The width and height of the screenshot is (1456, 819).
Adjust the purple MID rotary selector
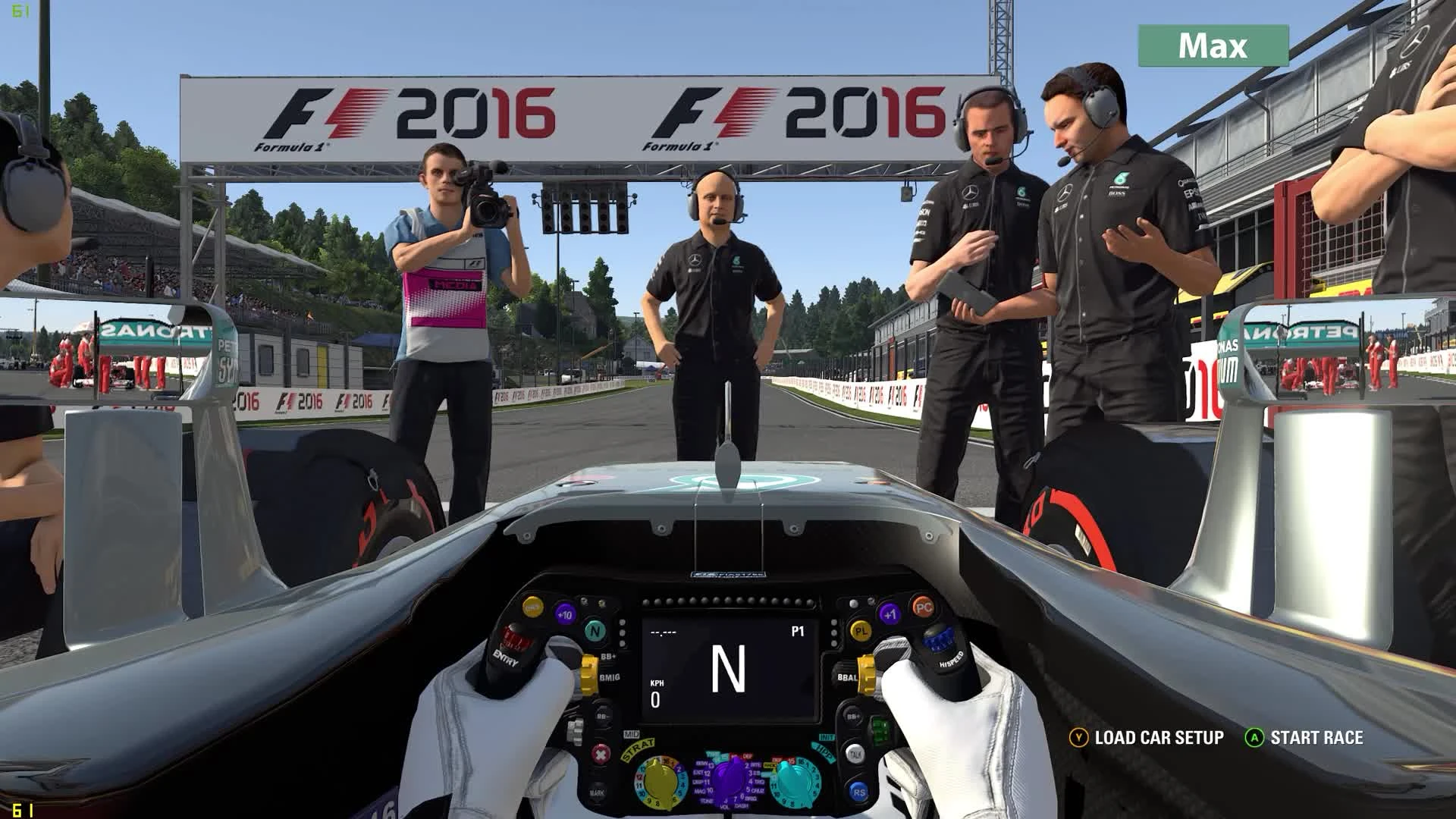(727, 782)
